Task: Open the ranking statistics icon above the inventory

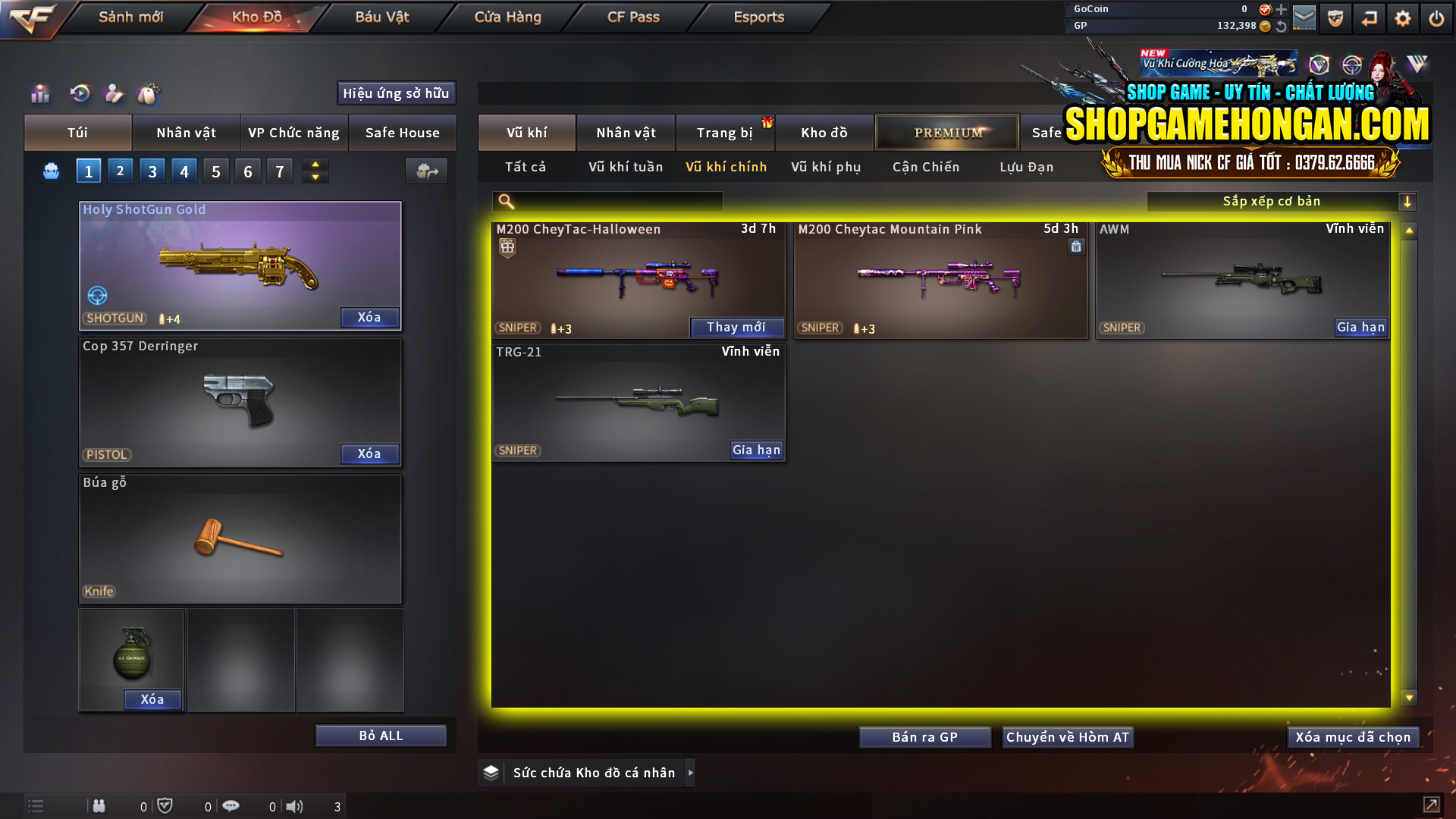Action: pos(39,93)
